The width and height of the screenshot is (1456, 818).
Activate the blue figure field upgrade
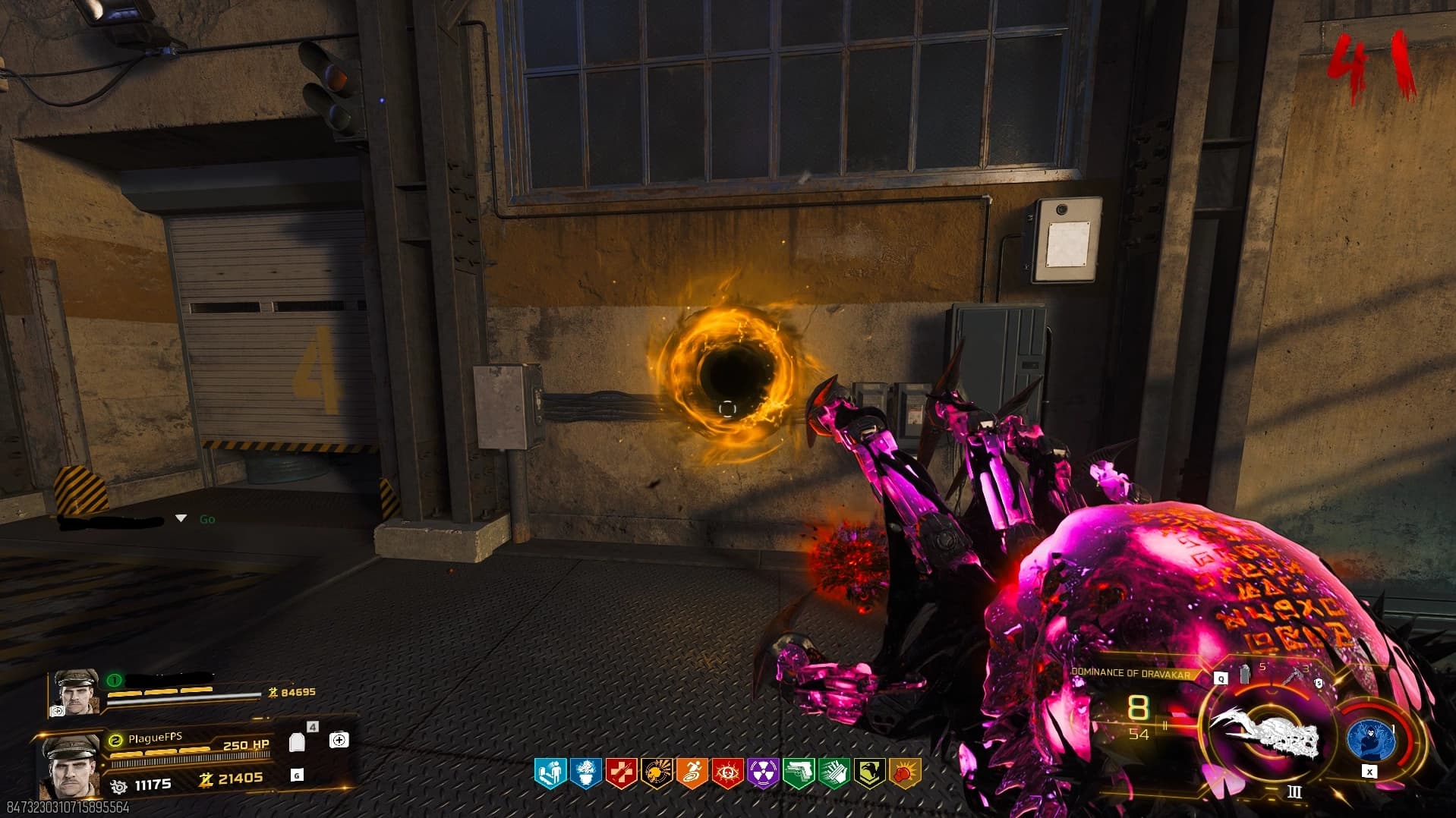click(1371, 739)
